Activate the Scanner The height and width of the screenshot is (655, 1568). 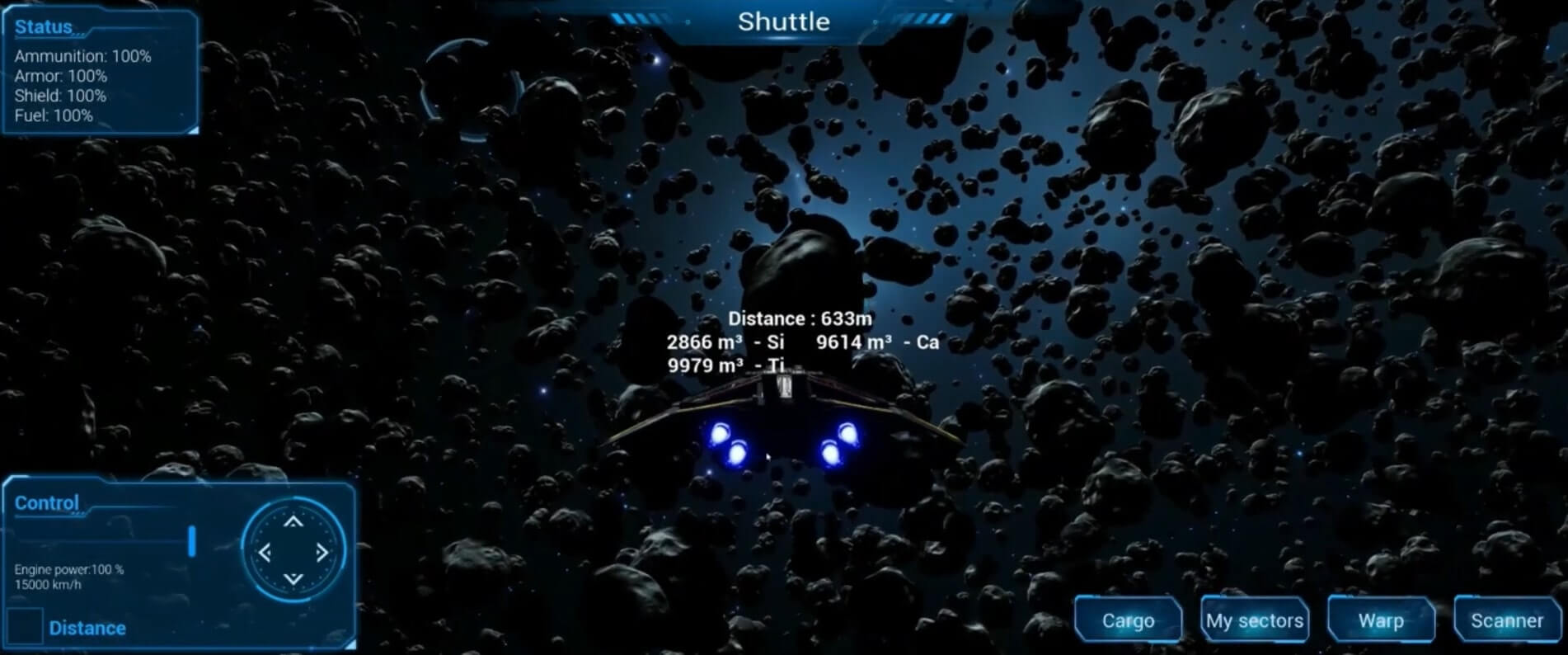click(x=1507, y=620)
